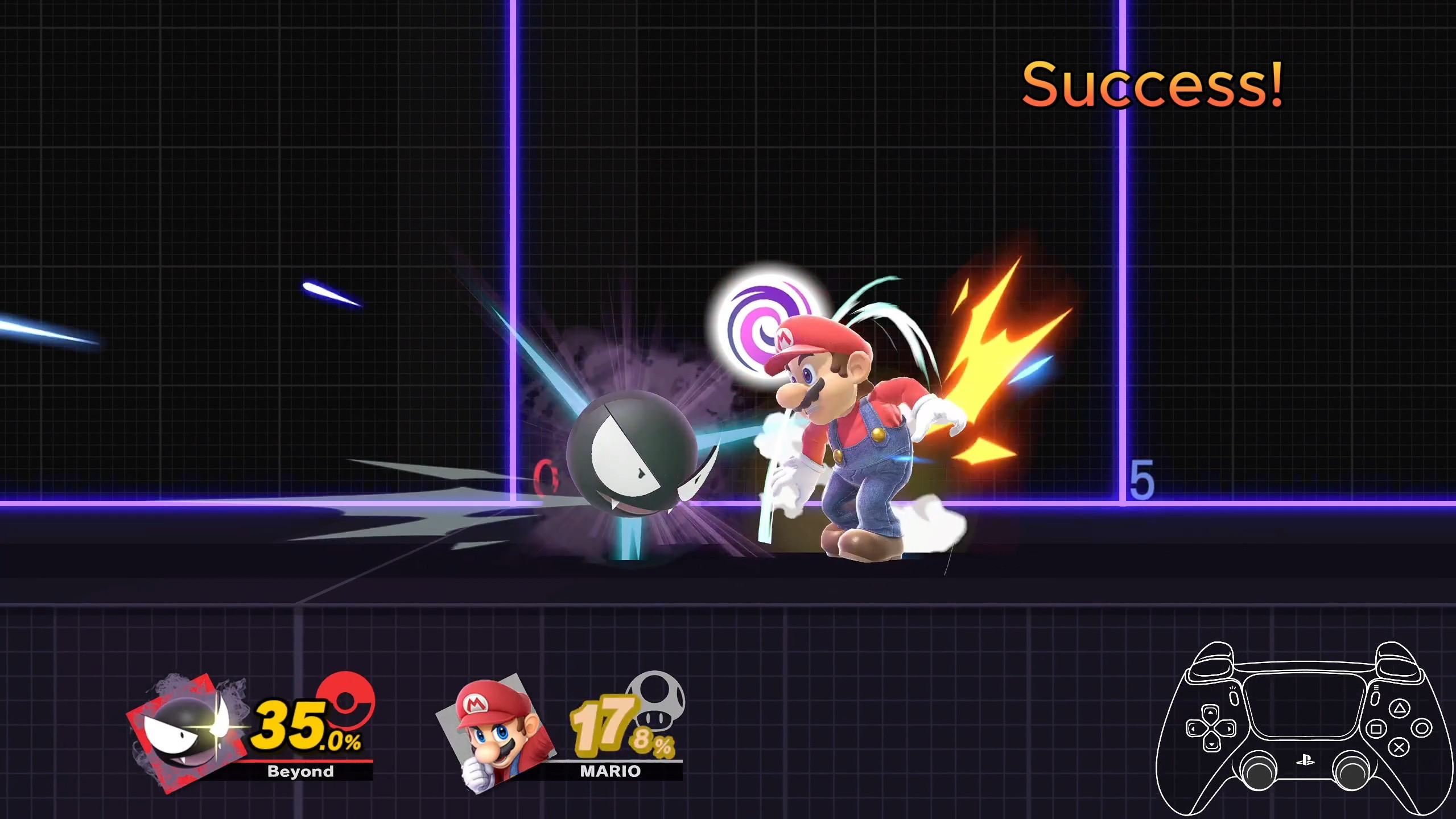Click the Create button on the controller's left side
This screenshot has width=1456, height=819.
click(x=1234, y=699)
